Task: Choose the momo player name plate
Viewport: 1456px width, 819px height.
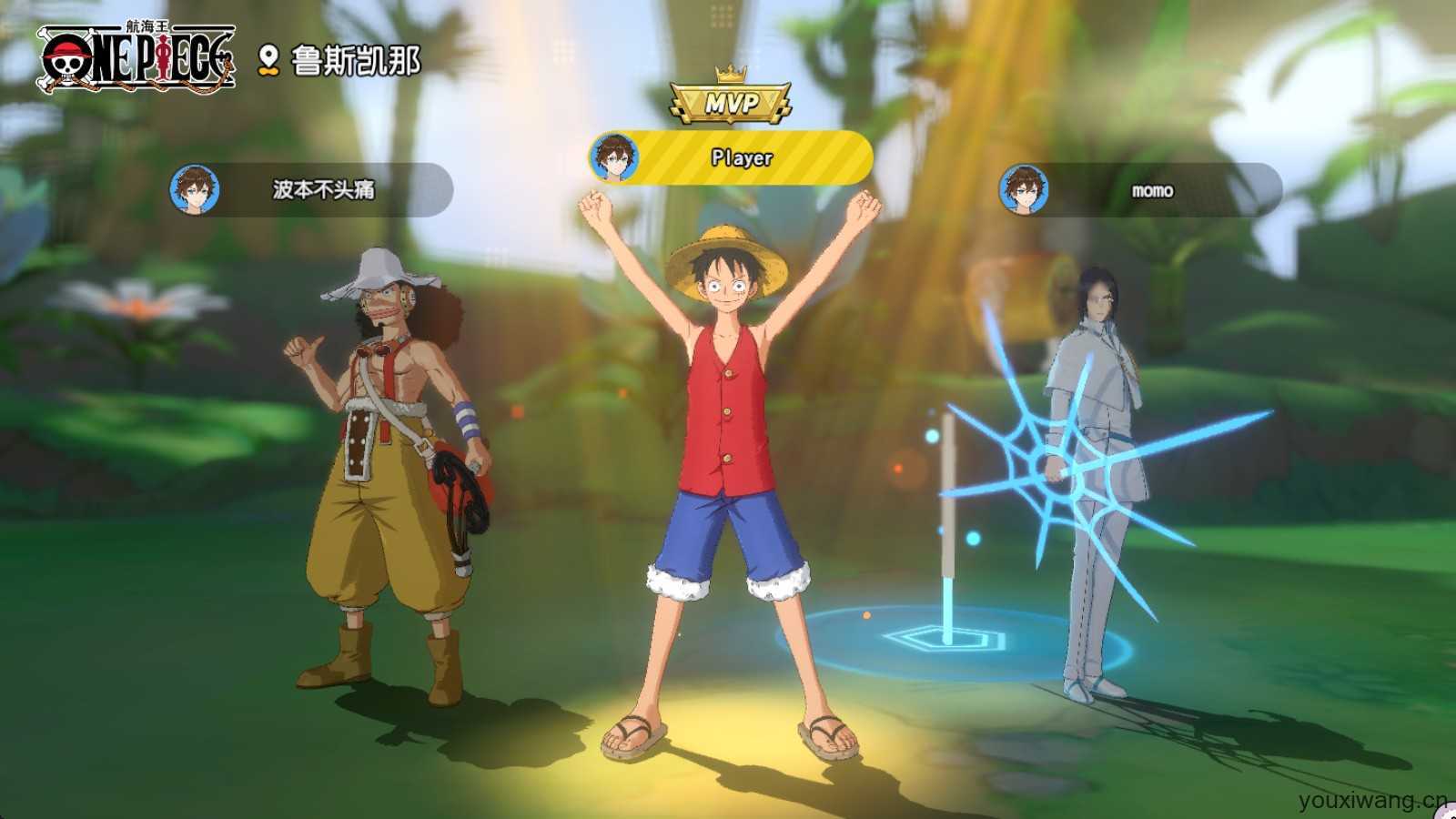Action: pos(1152,190)
